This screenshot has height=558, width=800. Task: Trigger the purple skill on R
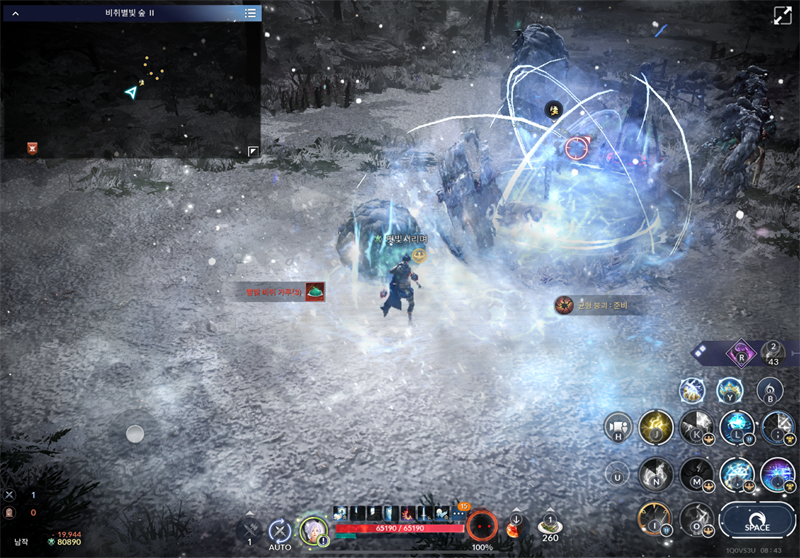741,352
